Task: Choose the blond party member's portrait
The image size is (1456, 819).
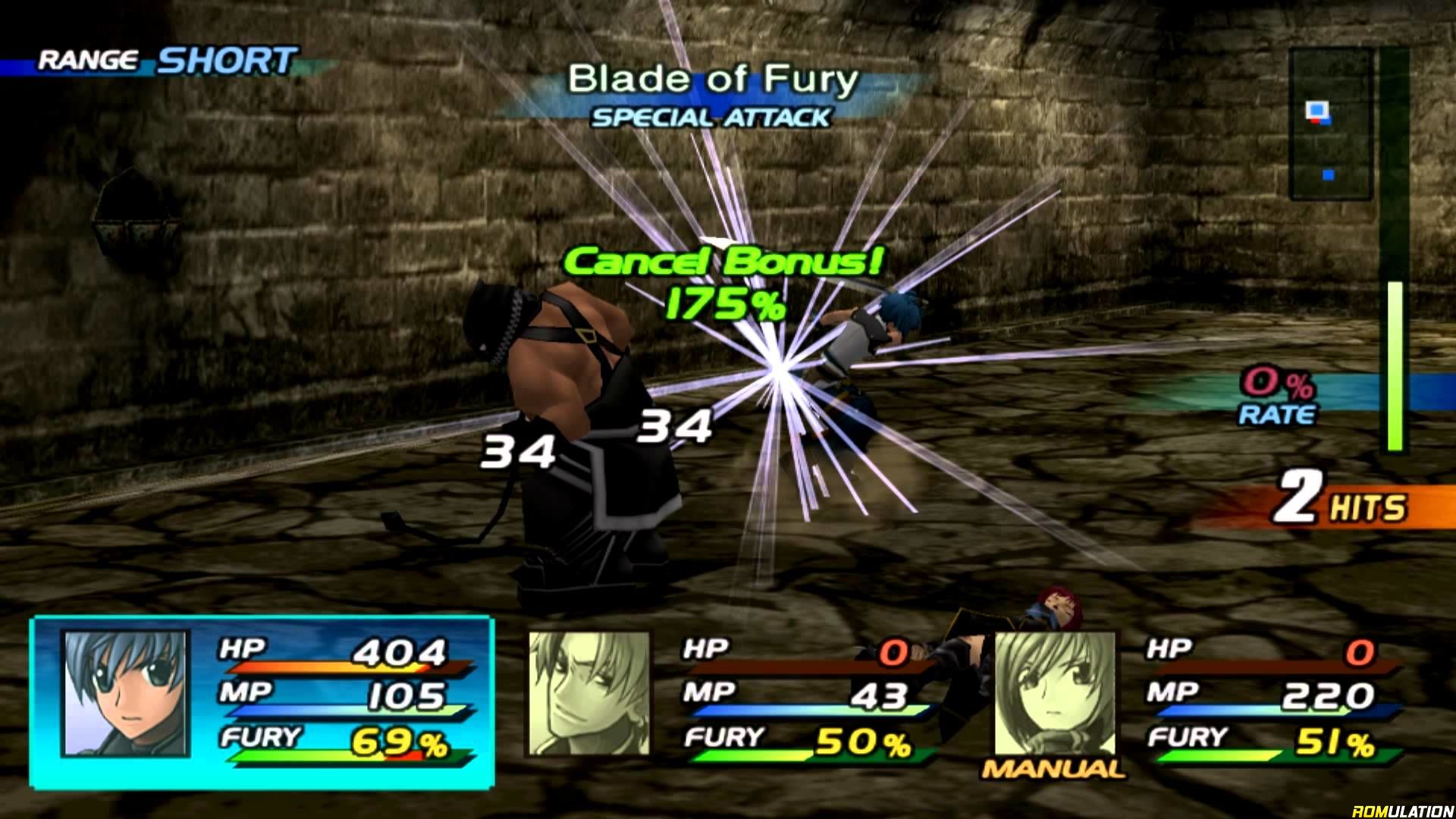Action: pos(589,693)
